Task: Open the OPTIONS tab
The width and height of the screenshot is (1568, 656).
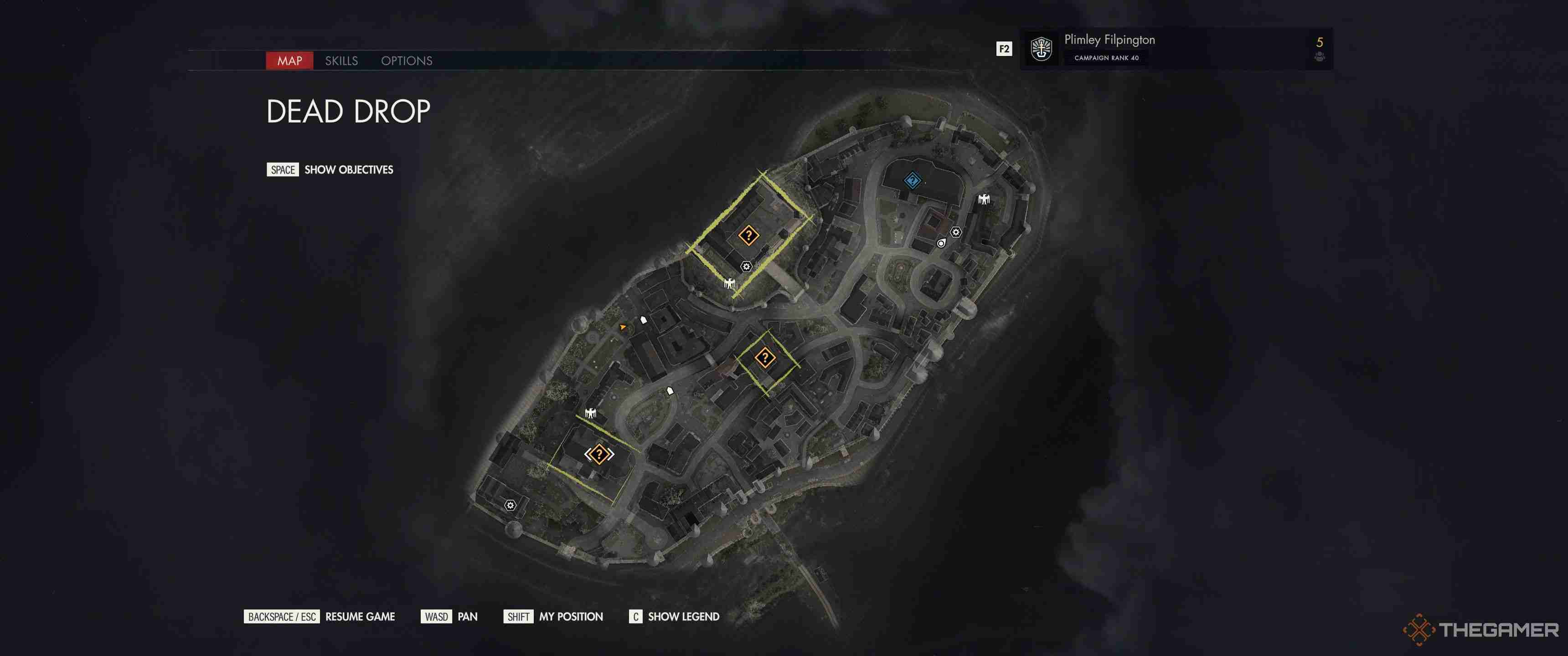Action: (407, 61)
